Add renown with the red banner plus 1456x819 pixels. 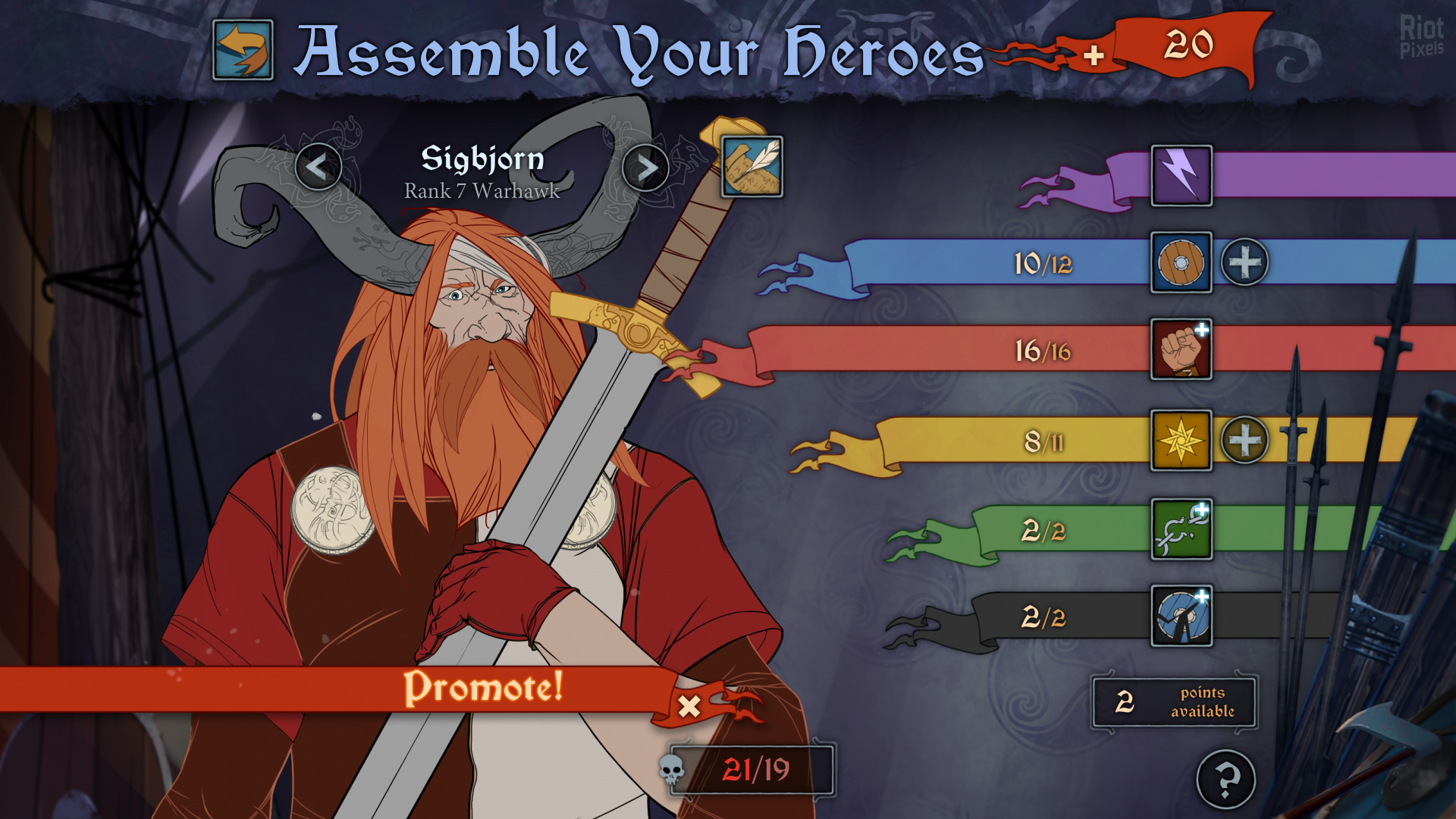click(x=1093, y=55)
